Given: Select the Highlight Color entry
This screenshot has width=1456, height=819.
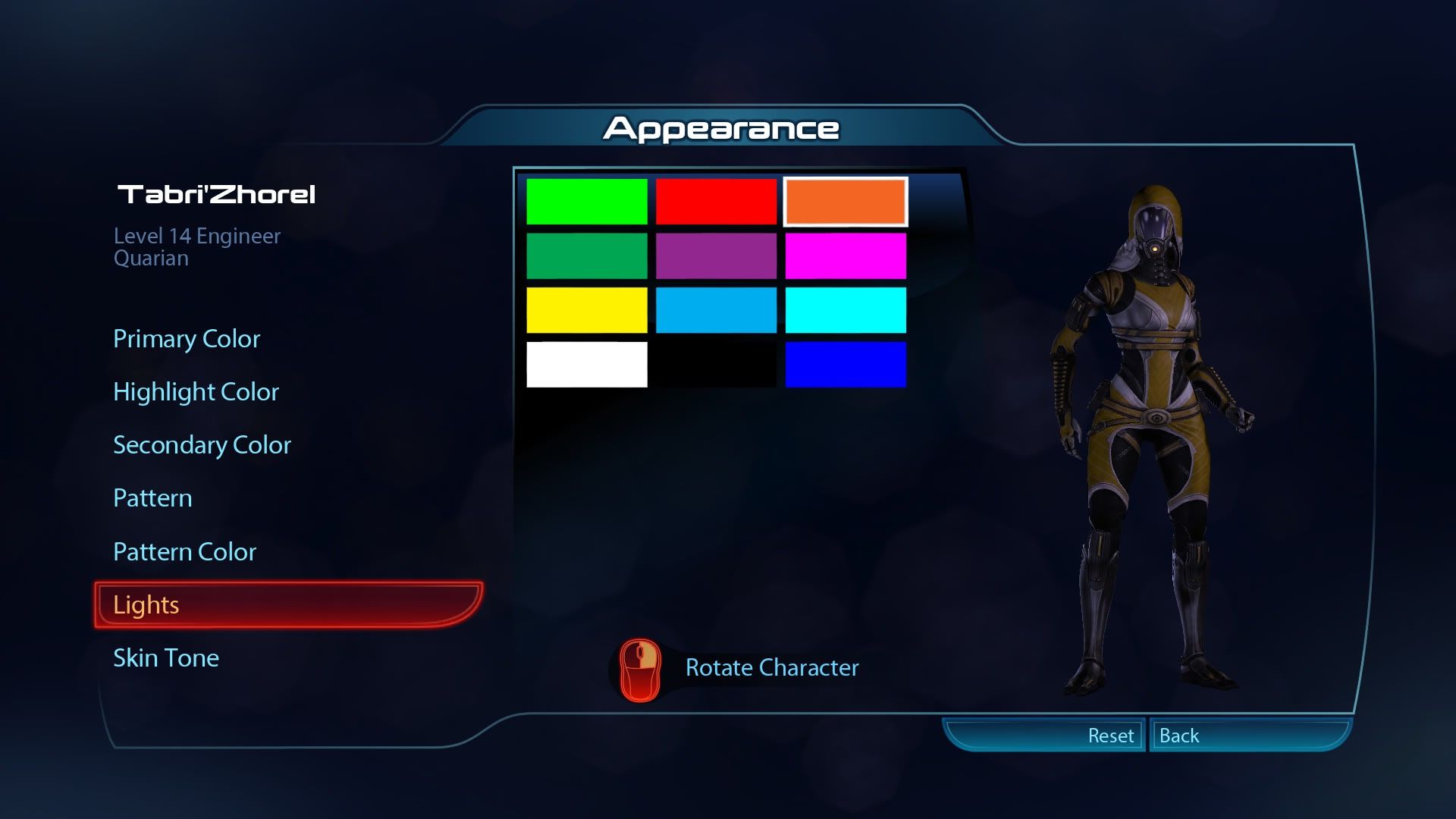Looking at the screenshot, I should [196, 392].
